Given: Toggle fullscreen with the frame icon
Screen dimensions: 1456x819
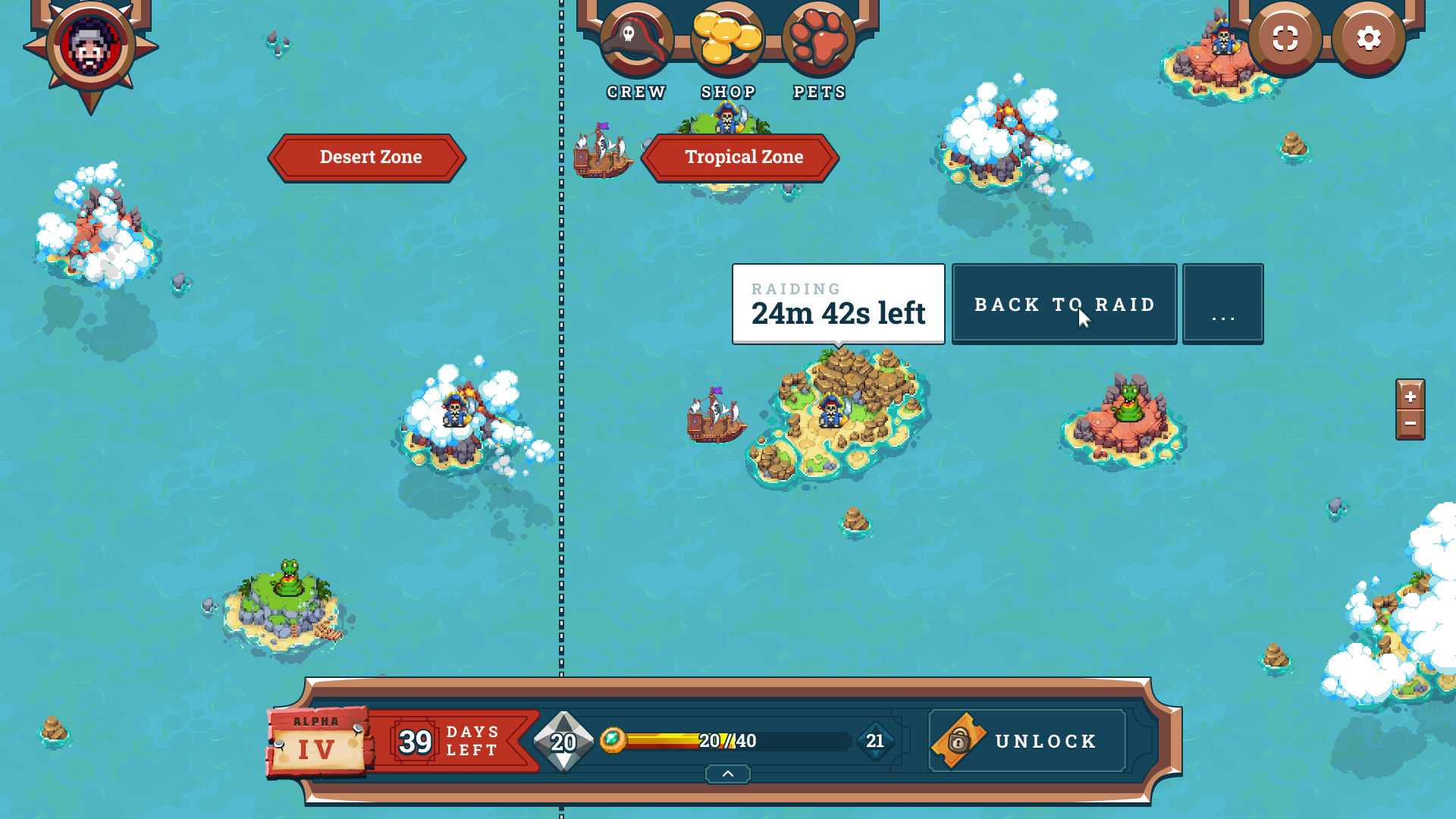Looking at the screenshot, I should [x=1285, y=39].
